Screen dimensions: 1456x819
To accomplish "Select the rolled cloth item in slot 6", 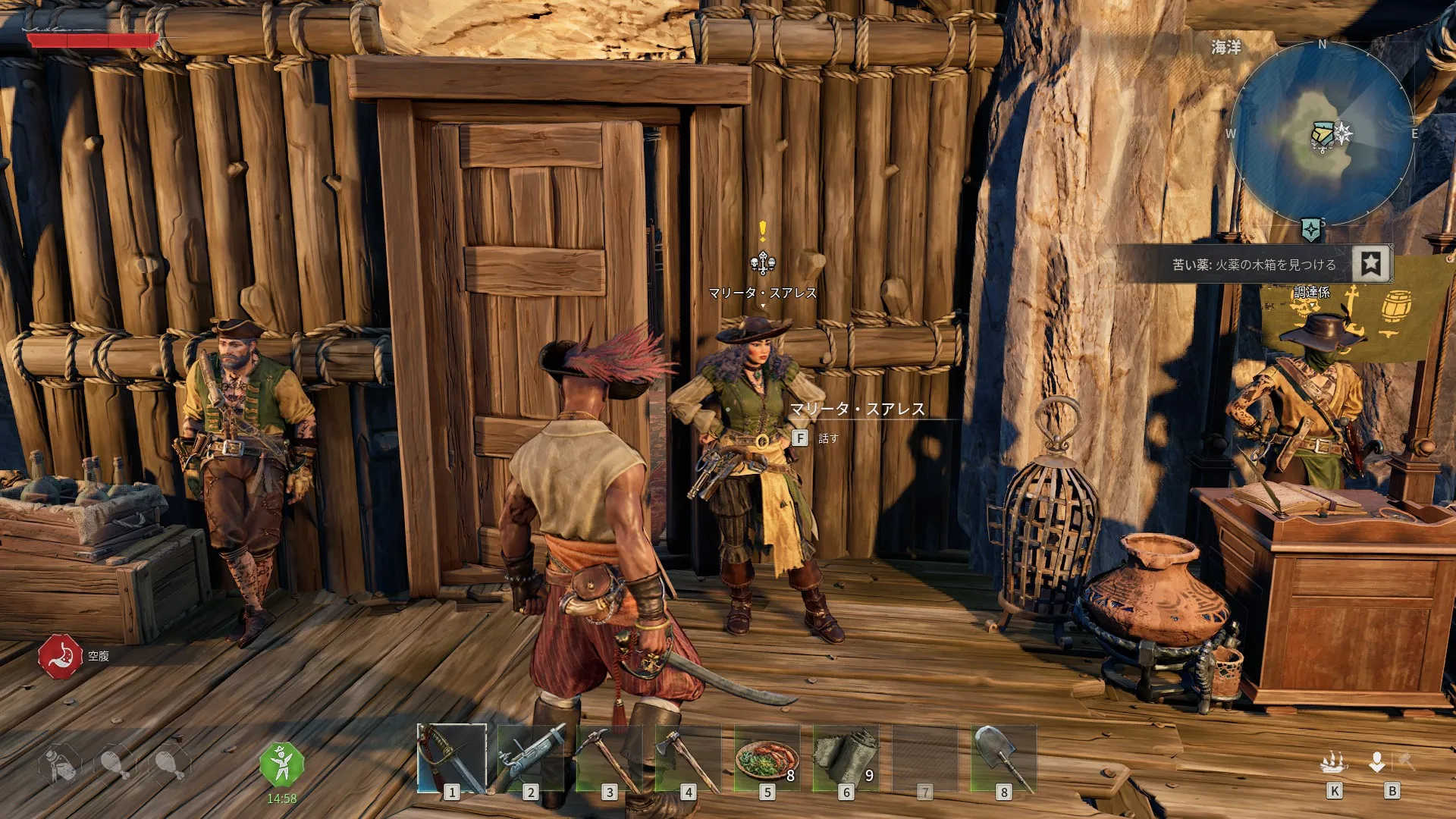I will pos(846,758).
